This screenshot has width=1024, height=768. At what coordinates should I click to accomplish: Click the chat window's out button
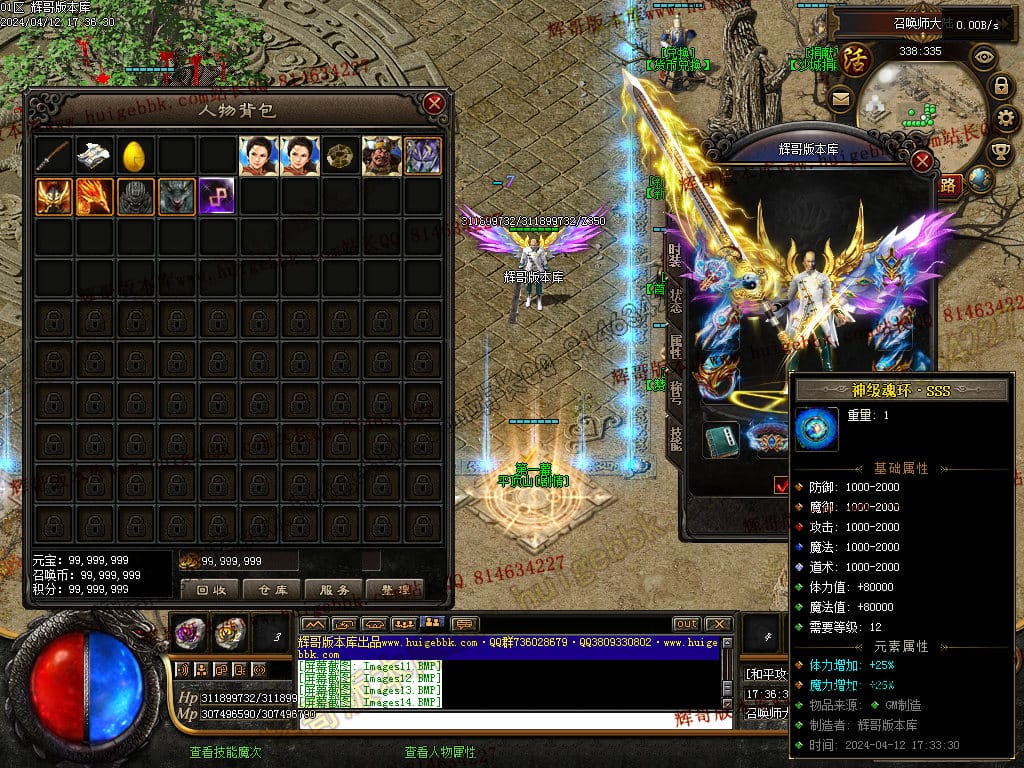coord(686,624)
